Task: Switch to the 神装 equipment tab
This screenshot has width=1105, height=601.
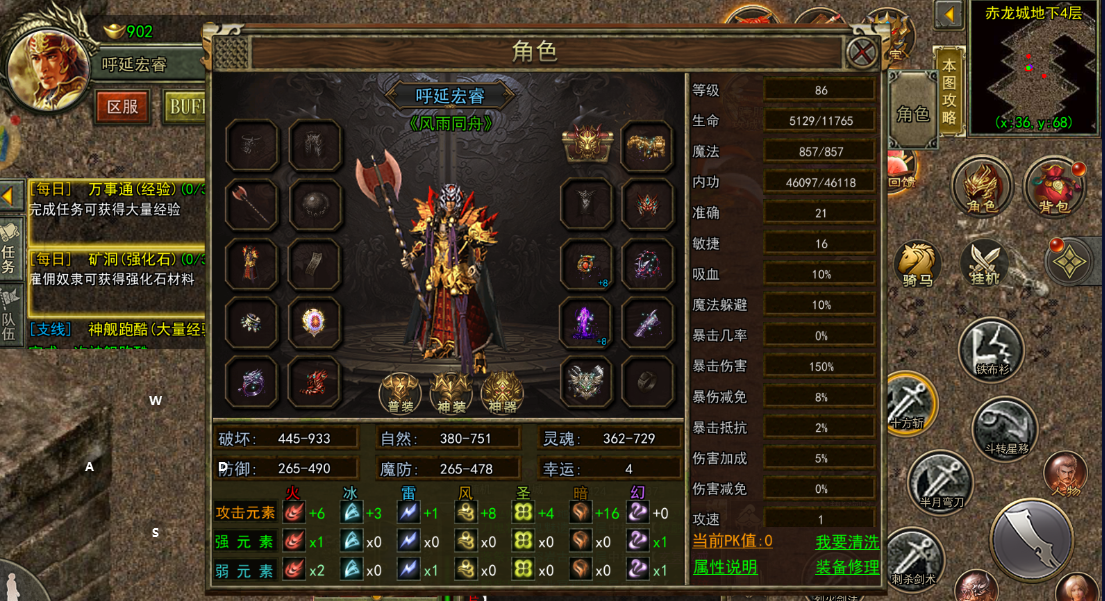Action: 450,392
